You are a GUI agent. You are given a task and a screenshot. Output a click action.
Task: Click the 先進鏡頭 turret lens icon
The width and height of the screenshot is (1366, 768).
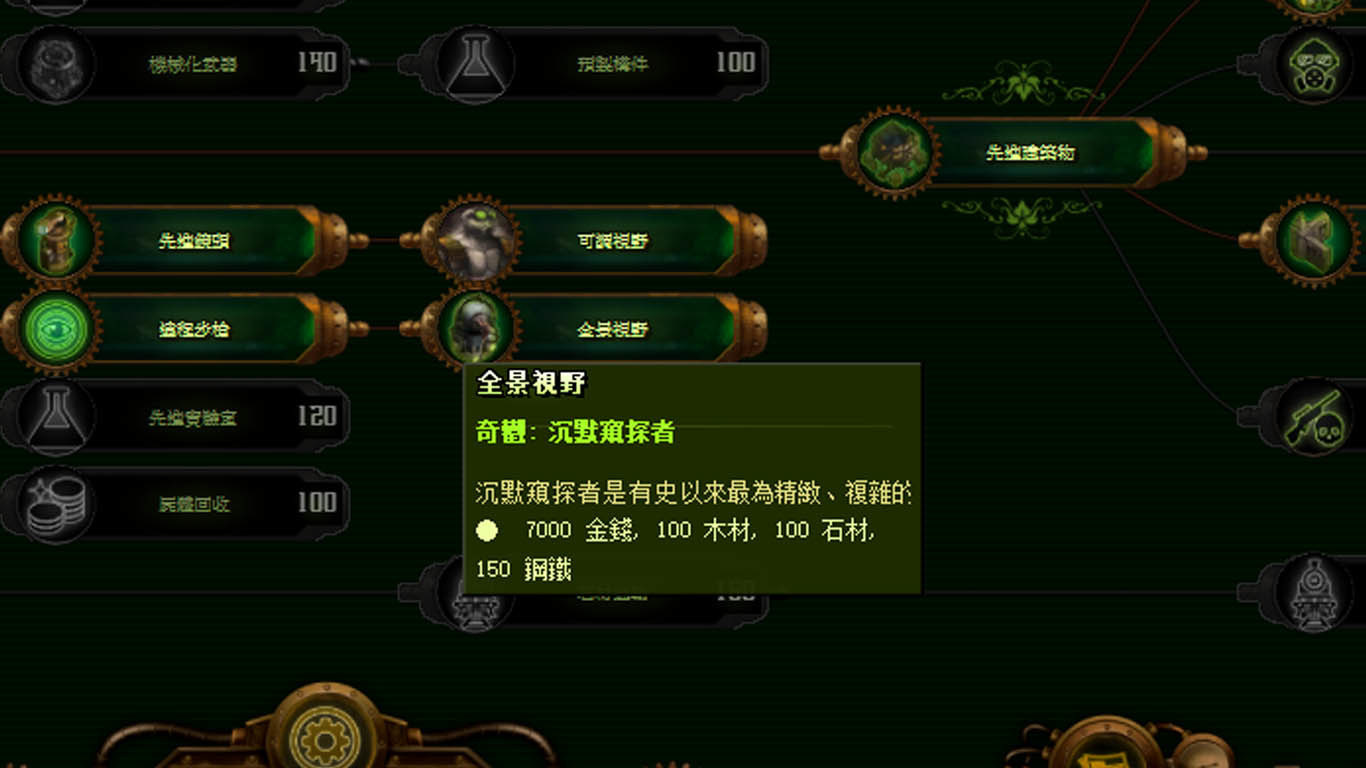coord(52,240)
